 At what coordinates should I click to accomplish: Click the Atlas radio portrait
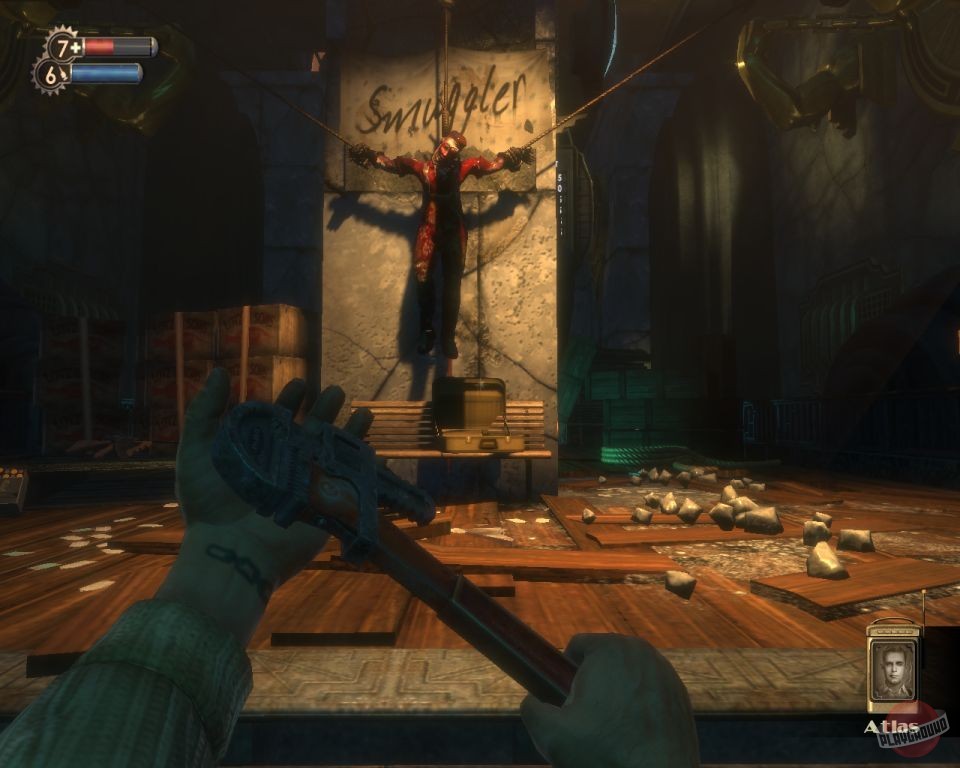point(893,668)
